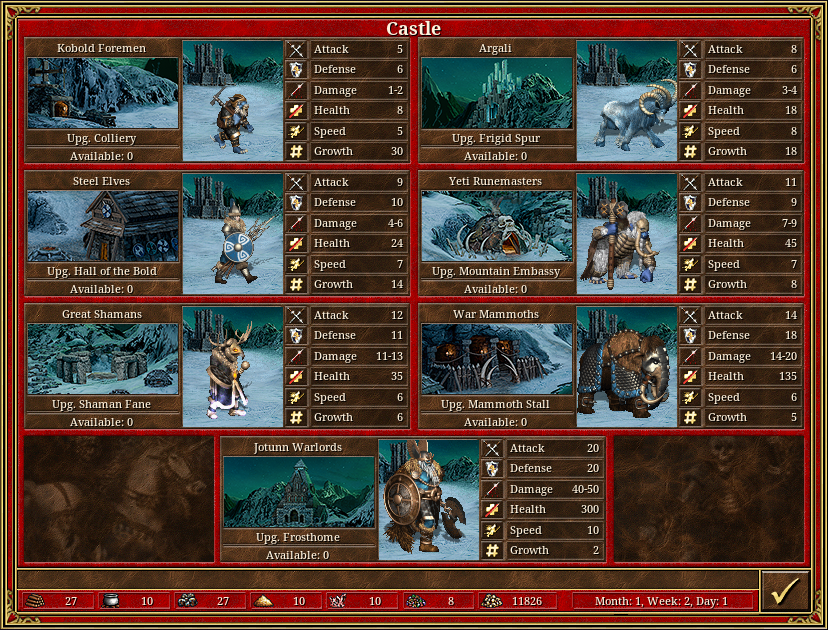Viewport: 828px width, 630px height.
Task: Select the Jotunn Warlords dwelling picture
Action: 298,492
